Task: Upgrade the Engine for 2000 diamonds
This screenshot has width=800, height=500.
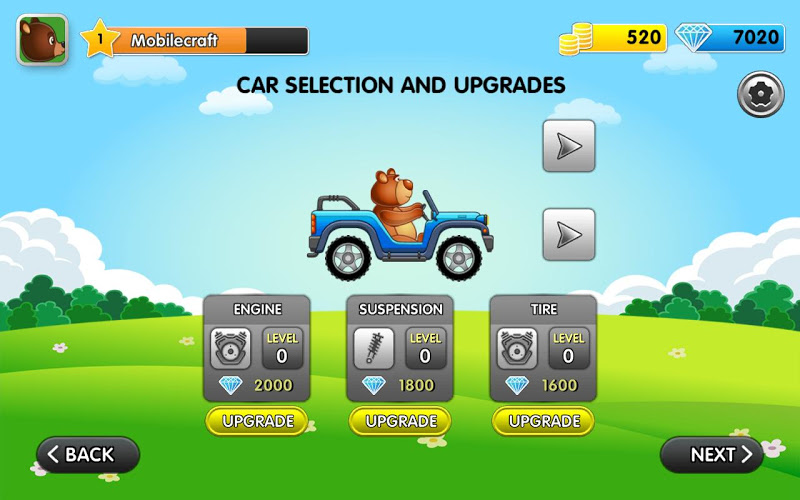Action: tap(257, 421)
